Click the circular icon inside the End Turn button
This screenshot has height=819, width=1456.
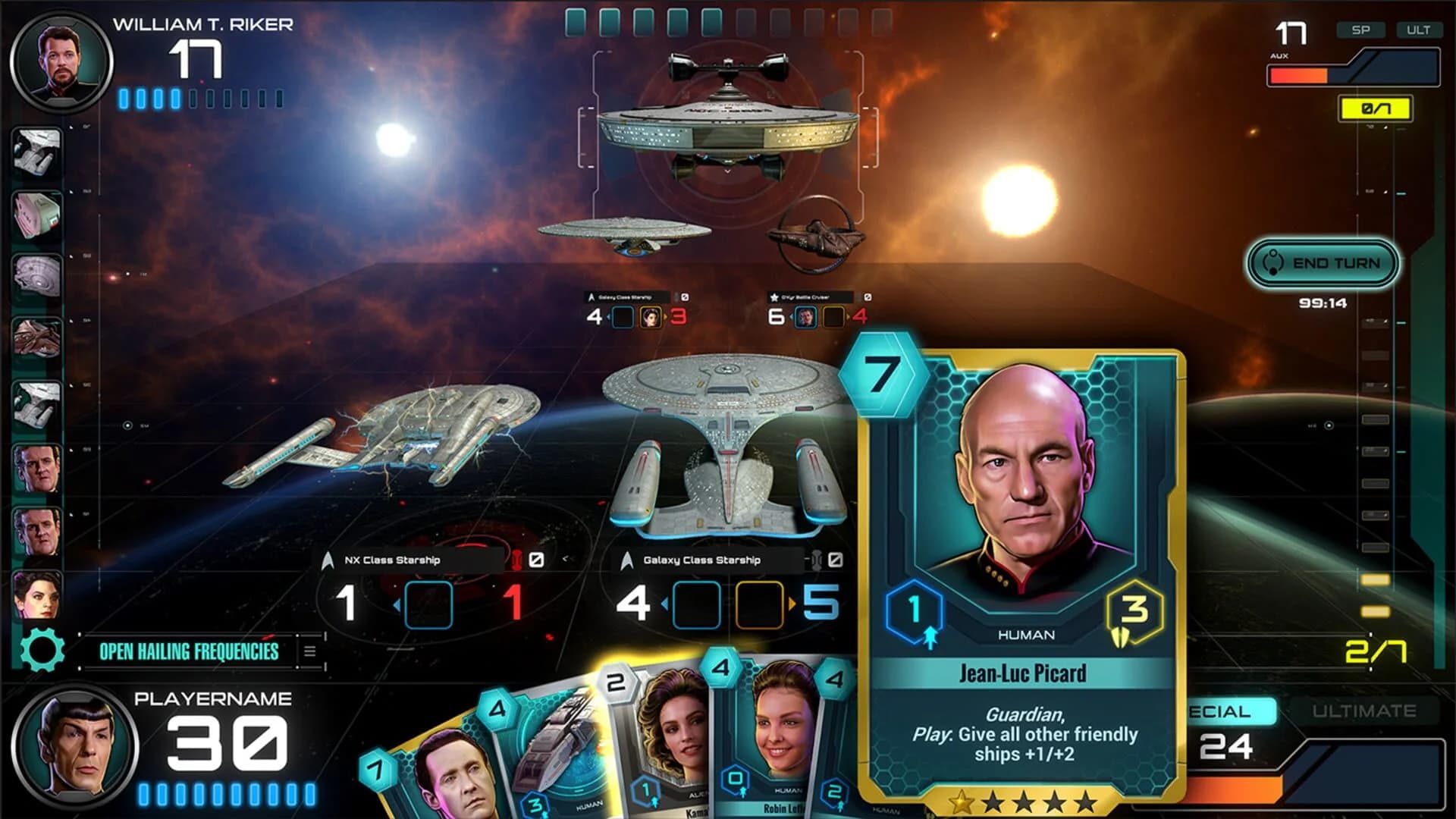(x=1272, y=262)
